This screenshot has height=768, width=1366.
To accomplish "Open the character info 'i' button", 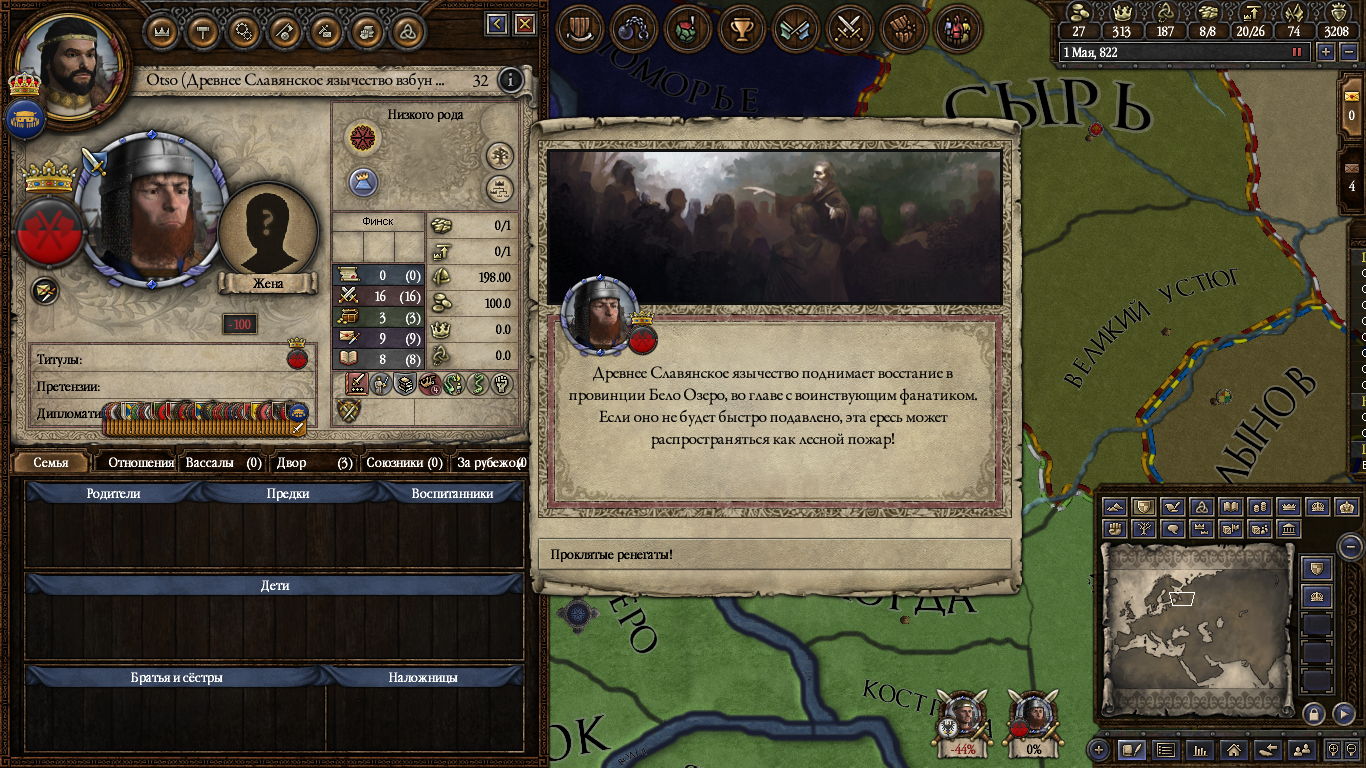I will pyautogui.click(x=511, y=80).
